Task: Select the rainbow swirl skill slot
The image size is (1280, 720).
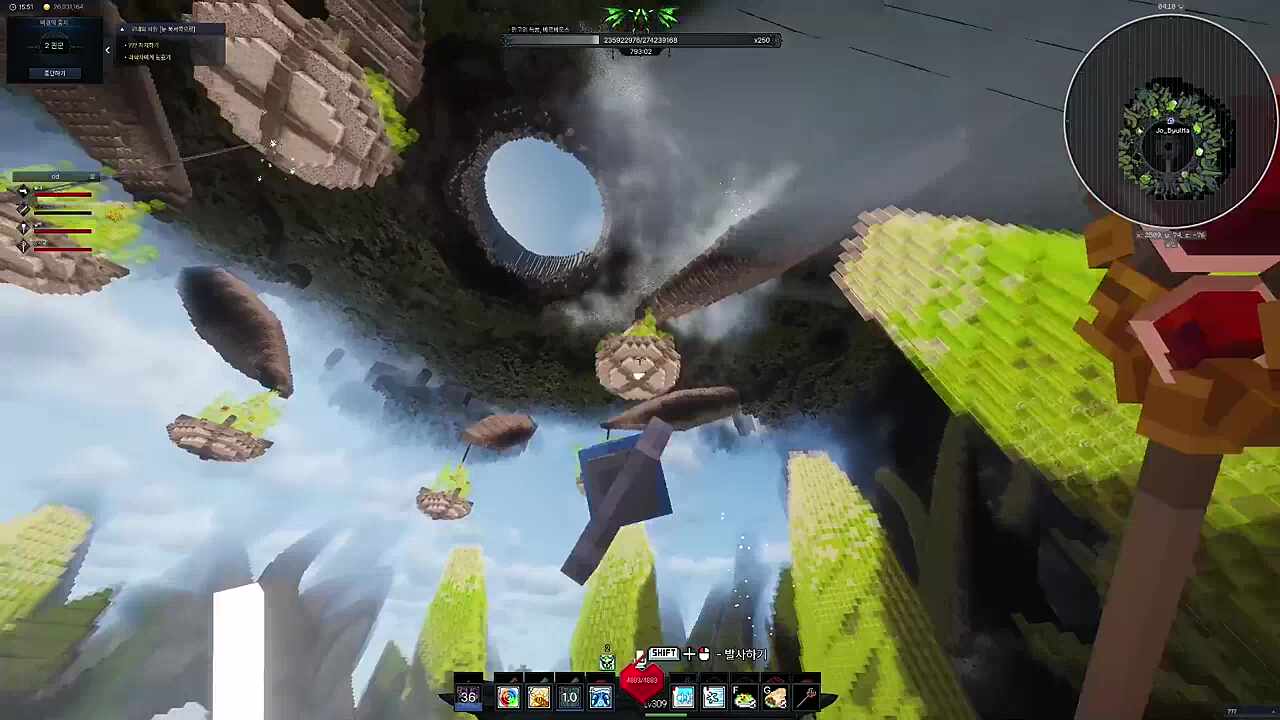Action: (x=508, y=697)
